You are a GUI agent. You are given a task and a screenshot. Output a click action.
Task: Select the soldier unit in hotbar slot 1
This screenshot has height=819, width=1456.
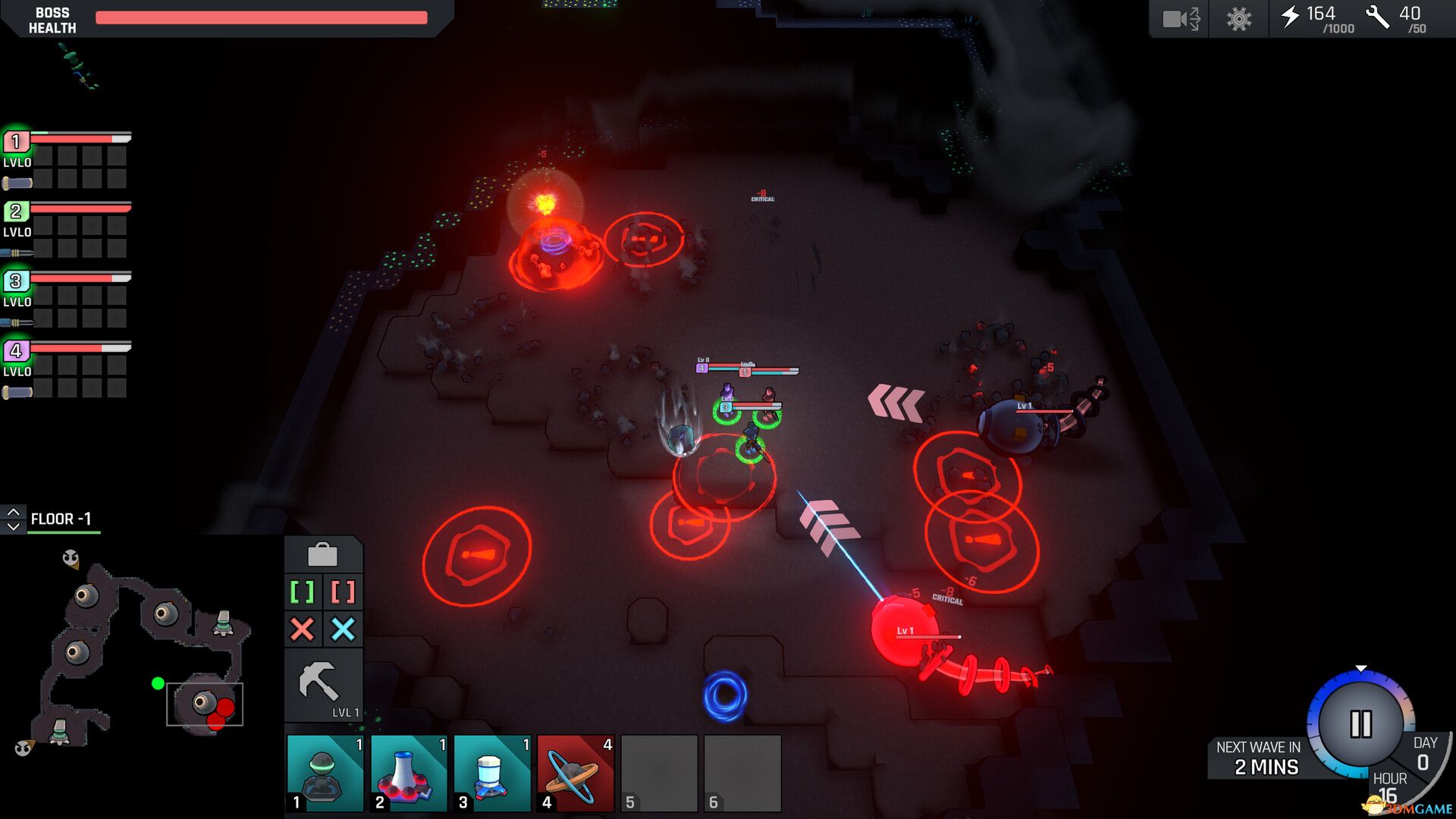(325, 773)
